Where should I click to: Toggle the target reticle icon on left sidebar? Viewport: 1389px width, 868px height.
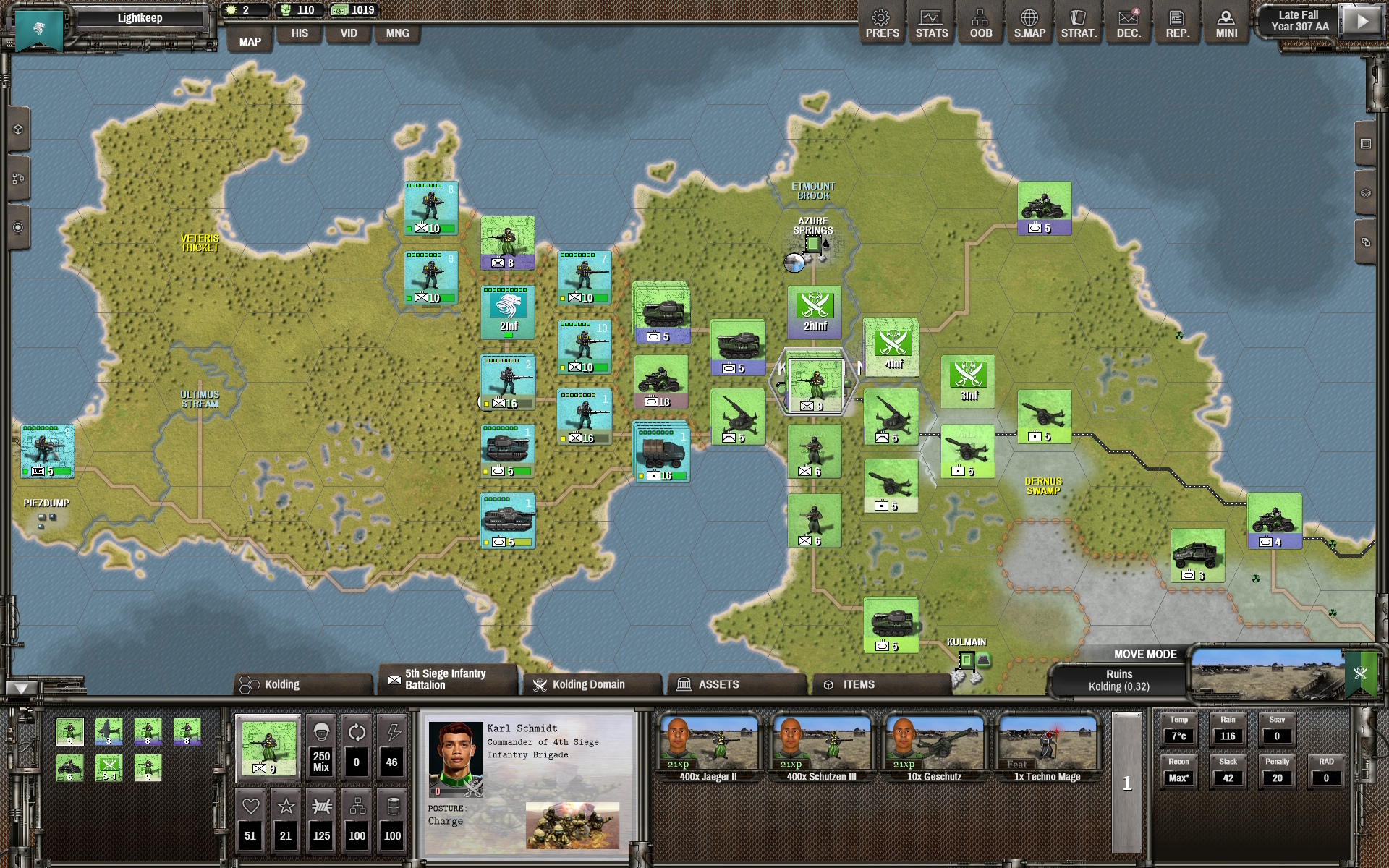point(17,226)
